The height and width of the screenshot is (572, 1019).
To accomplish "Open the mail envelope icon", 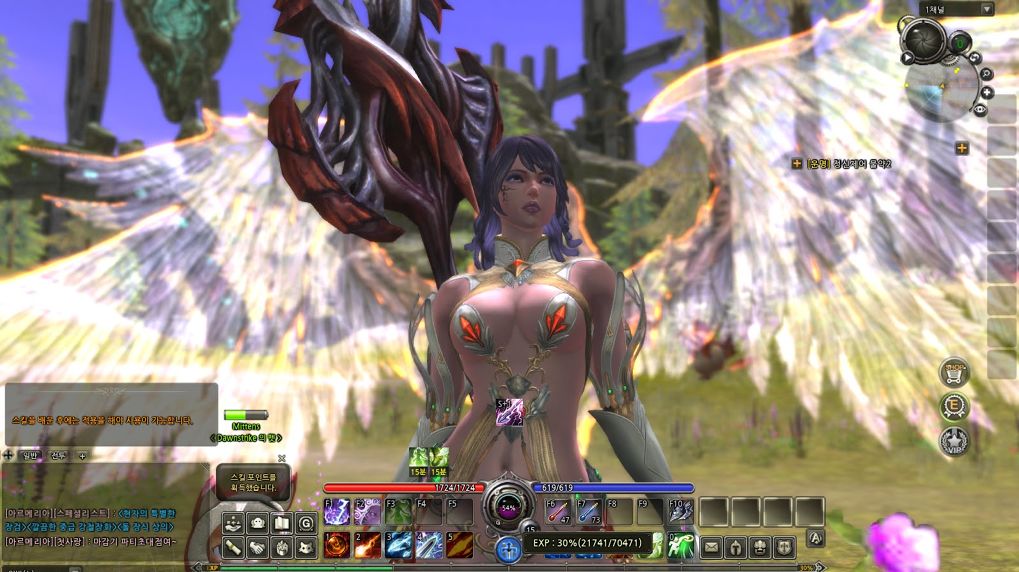I will pos(711,546).
